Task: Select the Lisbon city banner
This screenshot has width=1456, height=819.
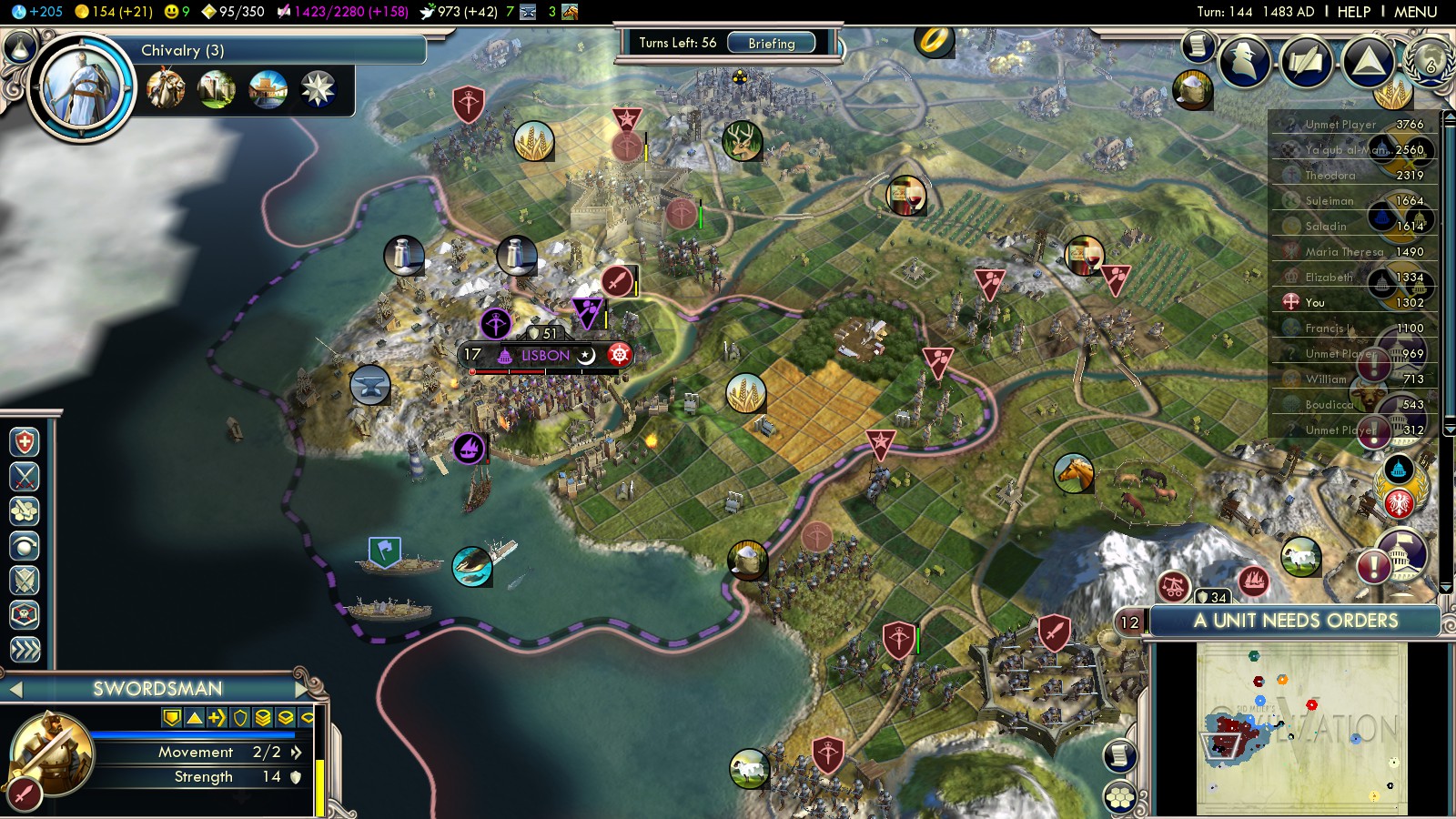Action: pyautogui.click(x=545, y=355)
